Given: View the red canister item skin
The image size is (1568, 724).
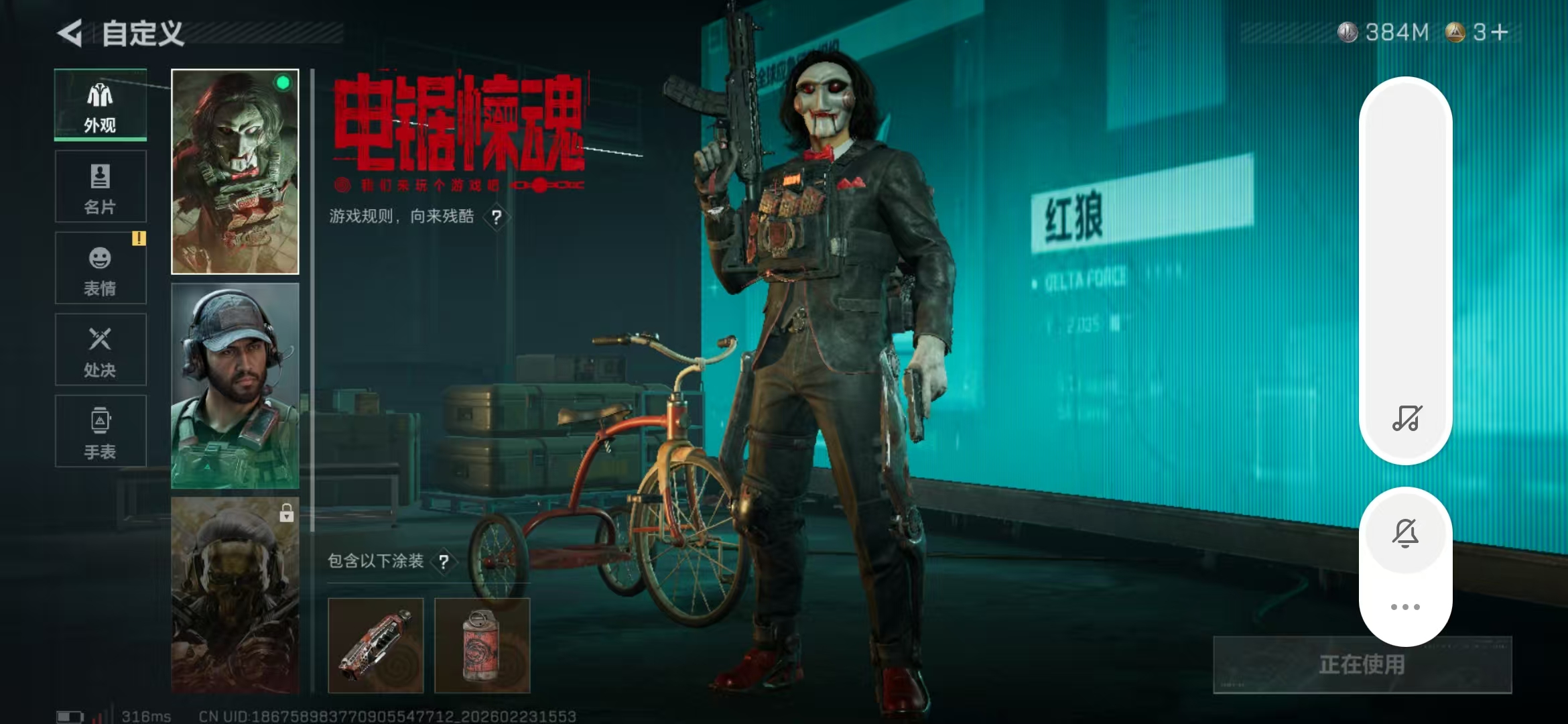Looking at the screenshot, I should [x=482, y=645].
